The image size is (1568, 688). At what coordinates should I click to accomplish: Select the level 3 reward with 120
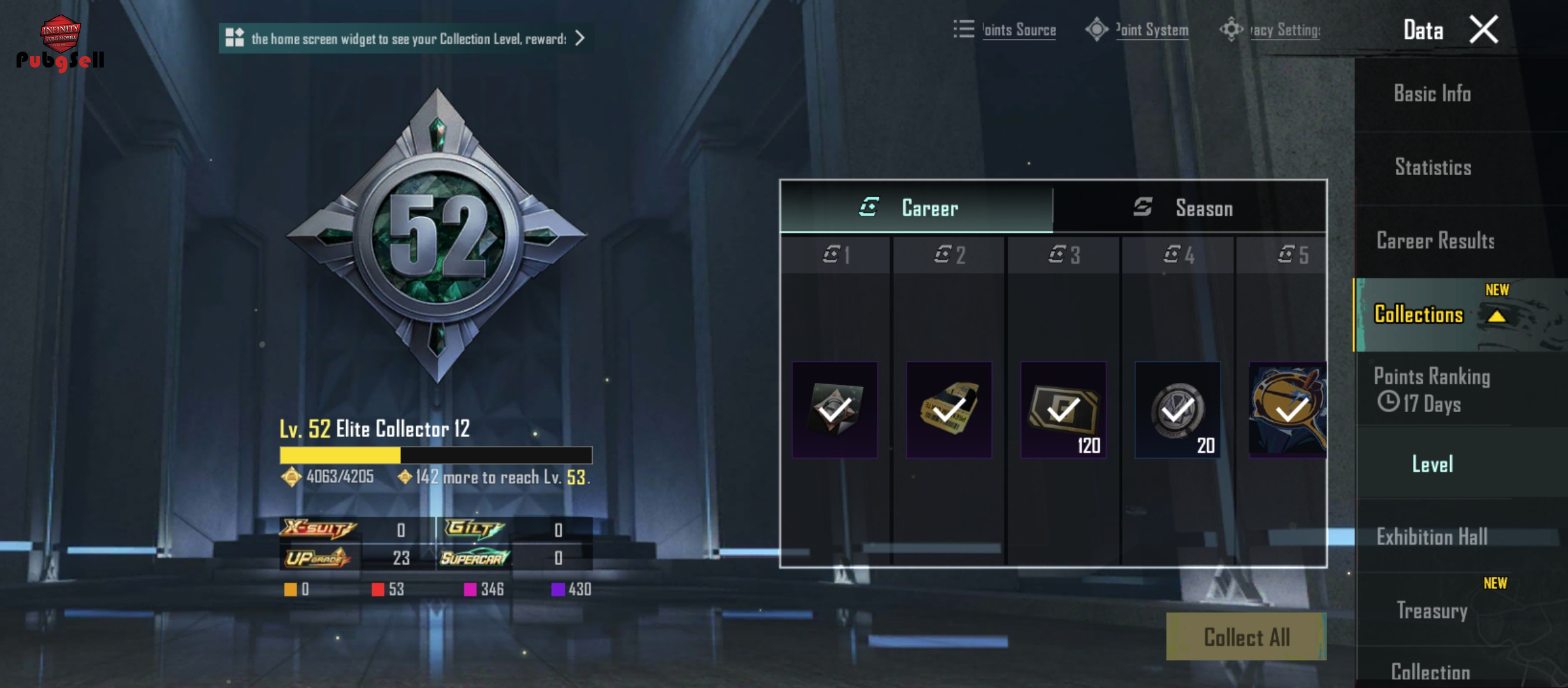[x=1063, y=410]
